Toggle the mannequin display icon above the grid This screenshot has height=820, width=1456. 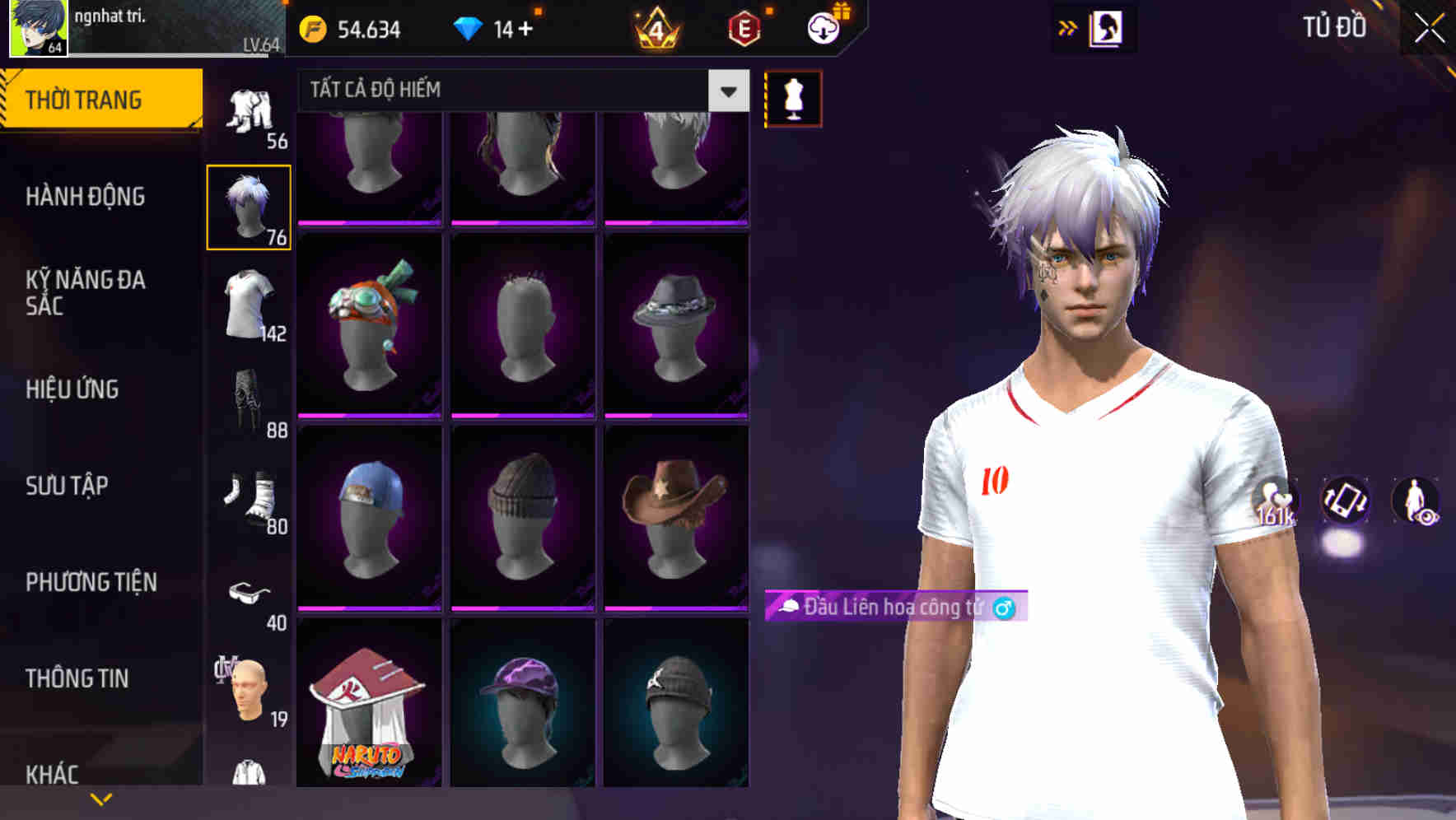coord(792,97)
